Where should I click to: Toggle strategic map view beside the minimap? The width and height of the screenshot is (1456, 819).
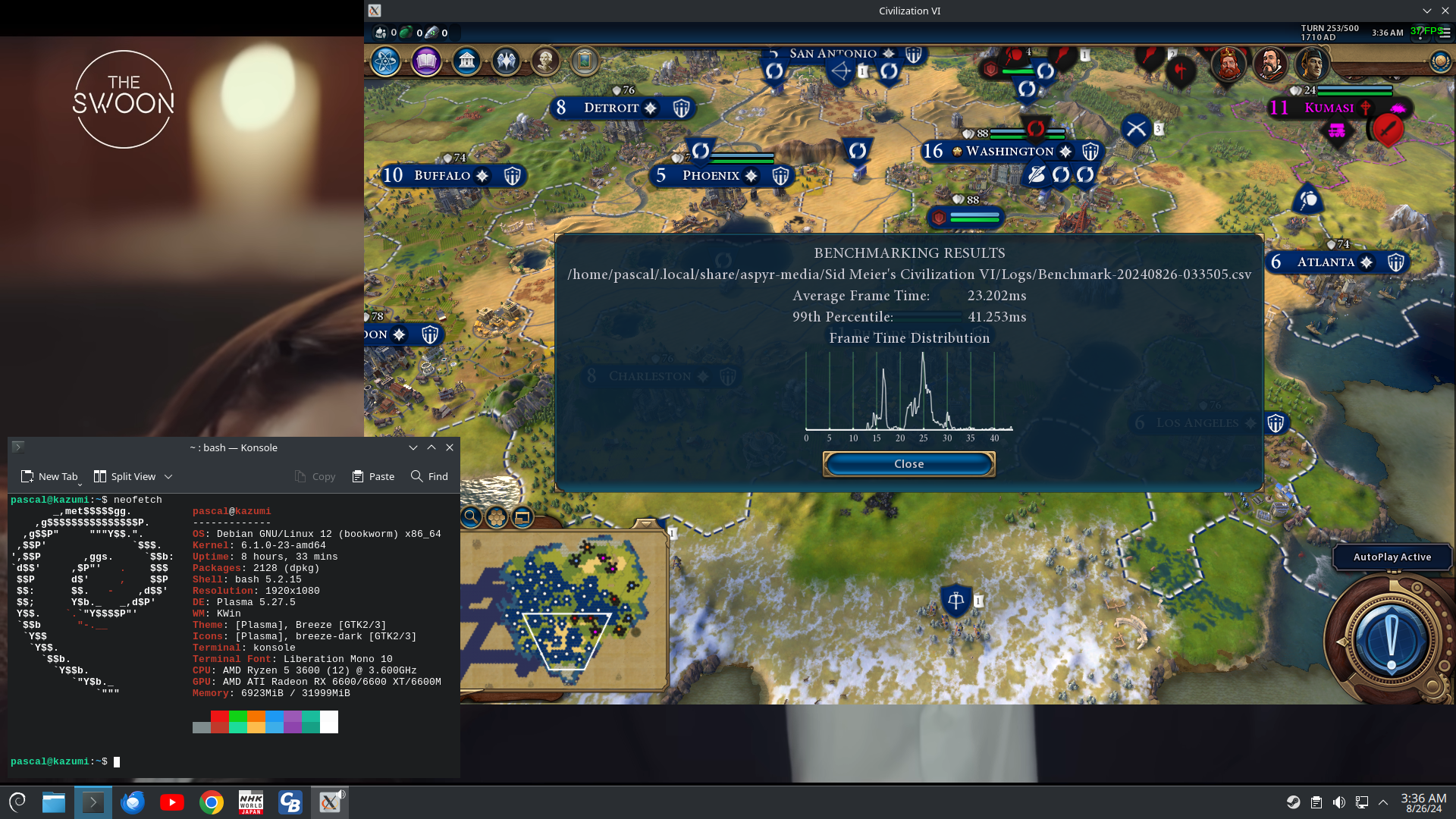coord(522,516)
